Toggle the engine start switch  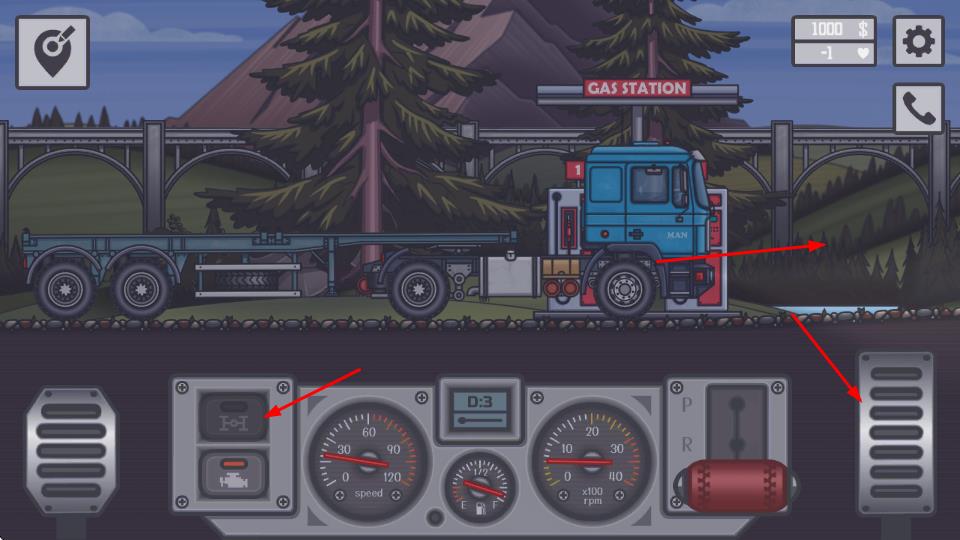point(233,473)
